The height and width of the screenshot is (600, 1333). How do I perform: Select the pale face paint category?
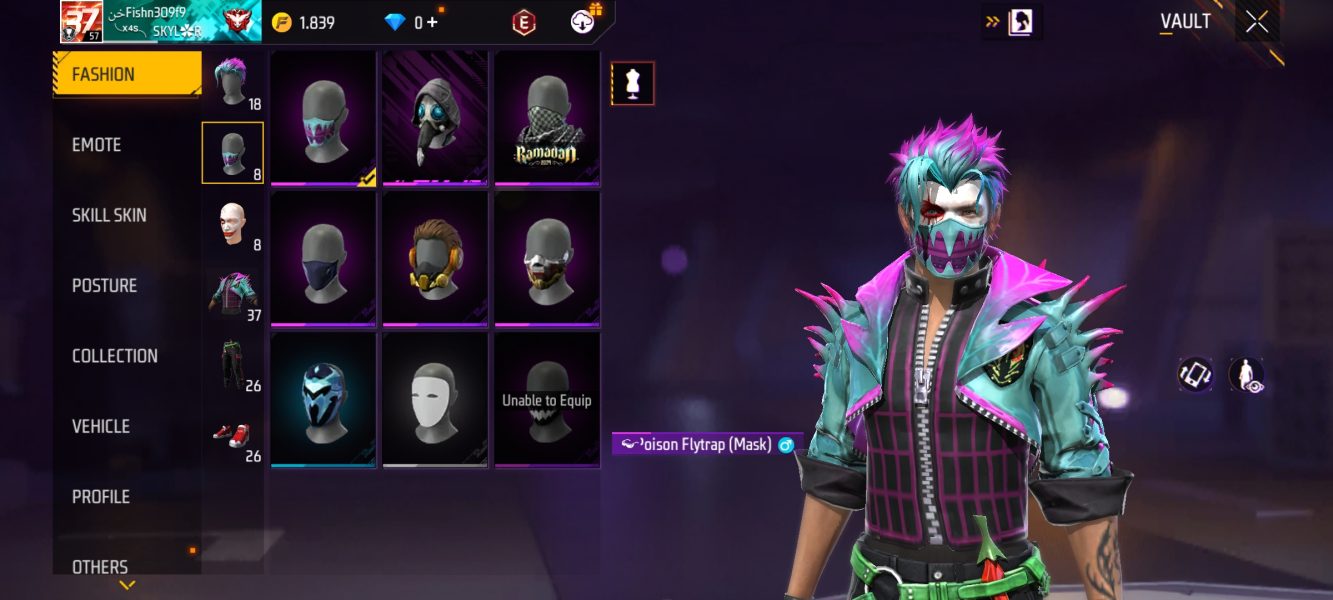(x=233, y=224)
